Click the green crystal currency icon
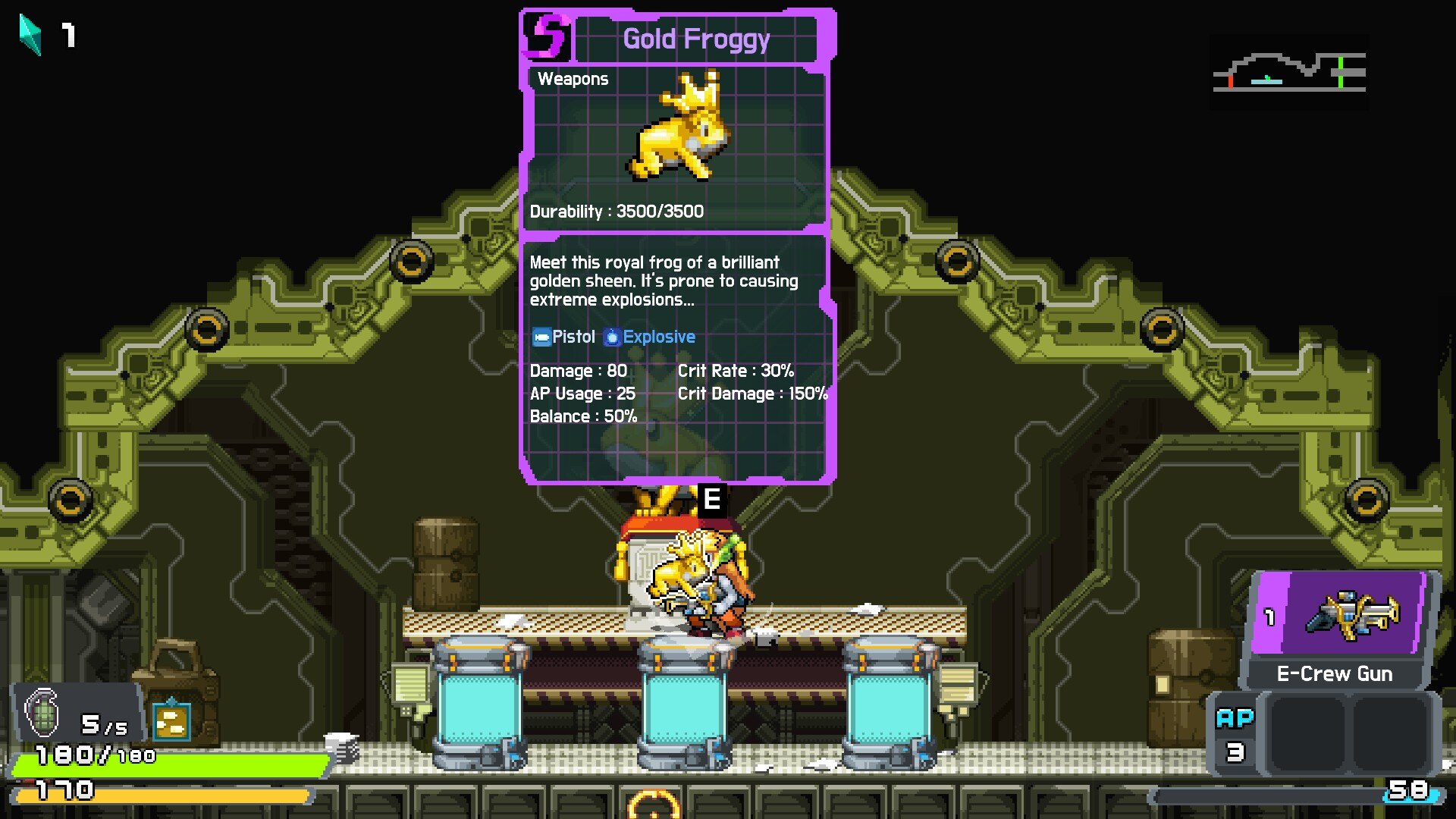This screenshot has height=819, width=1456. [30, 35]
